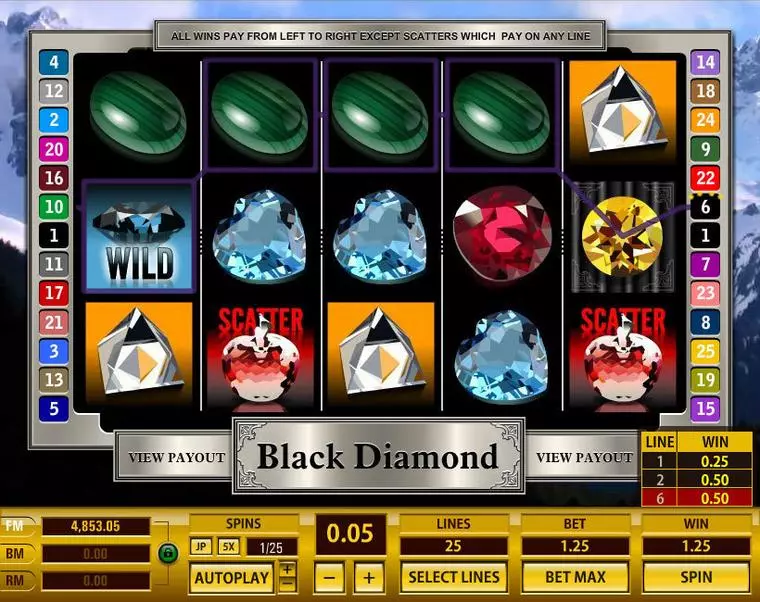Select payline number 9

[706, 149]
